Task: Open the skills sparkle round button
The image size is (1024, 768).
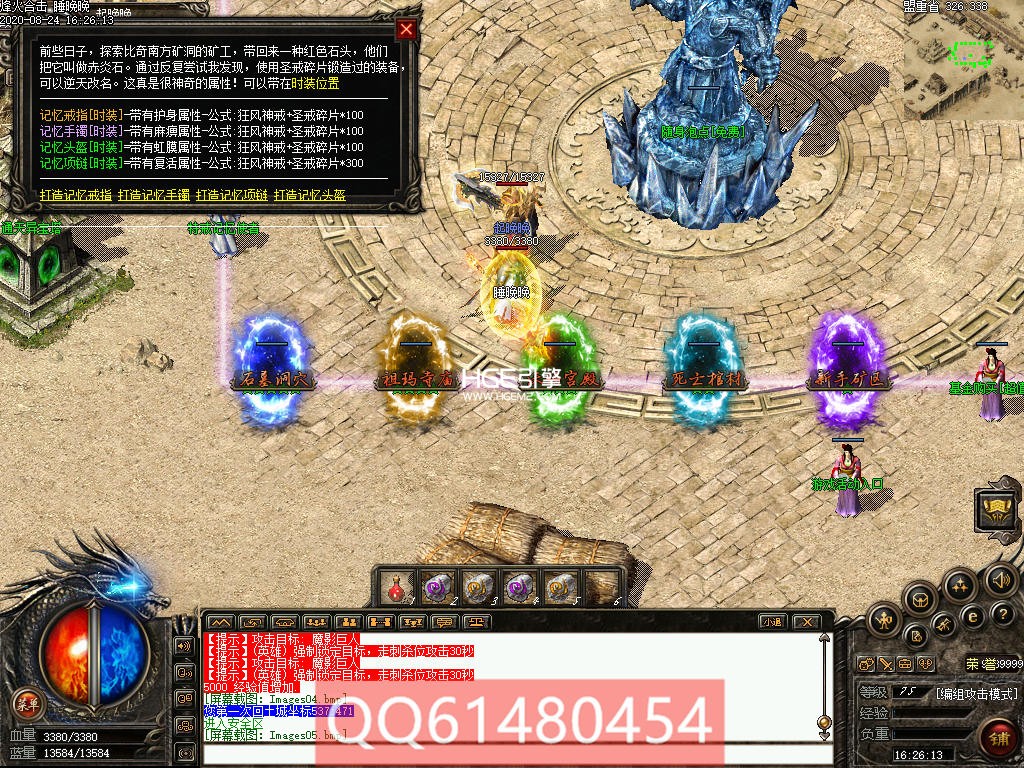Action: 959,585
